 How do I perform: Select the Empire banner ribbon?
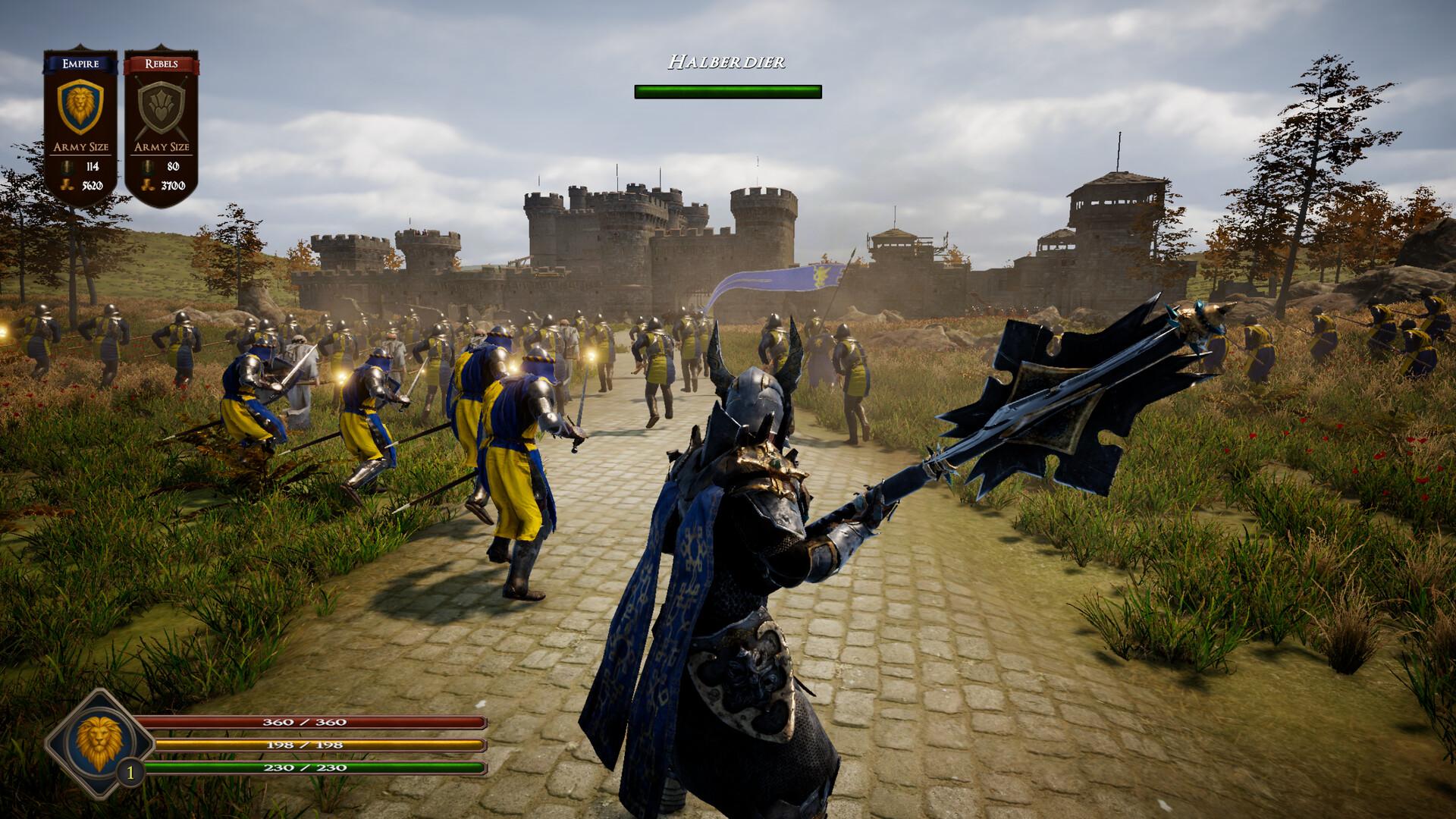point(80,64)
